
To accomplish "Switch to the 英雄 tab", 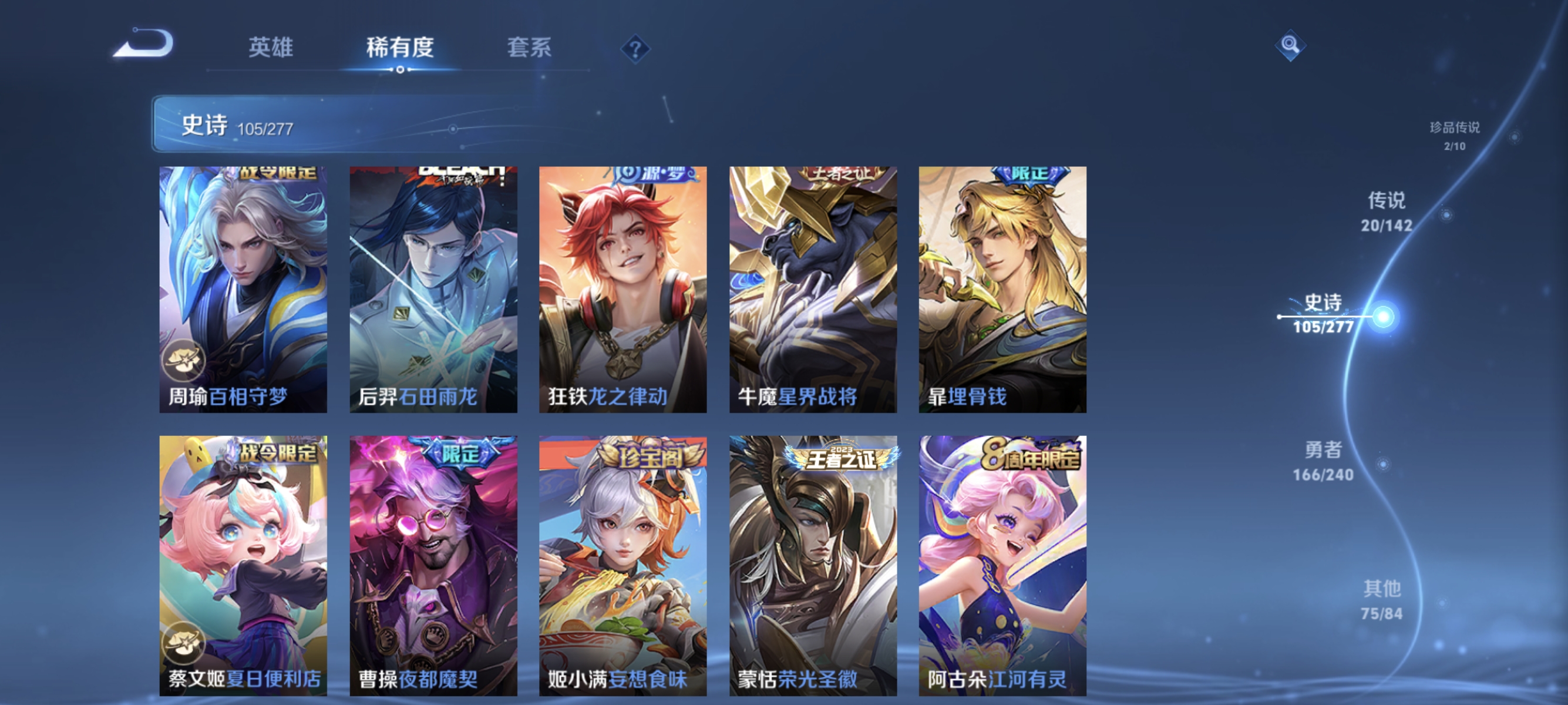I will pyautogui.click(x=271, y=49).
